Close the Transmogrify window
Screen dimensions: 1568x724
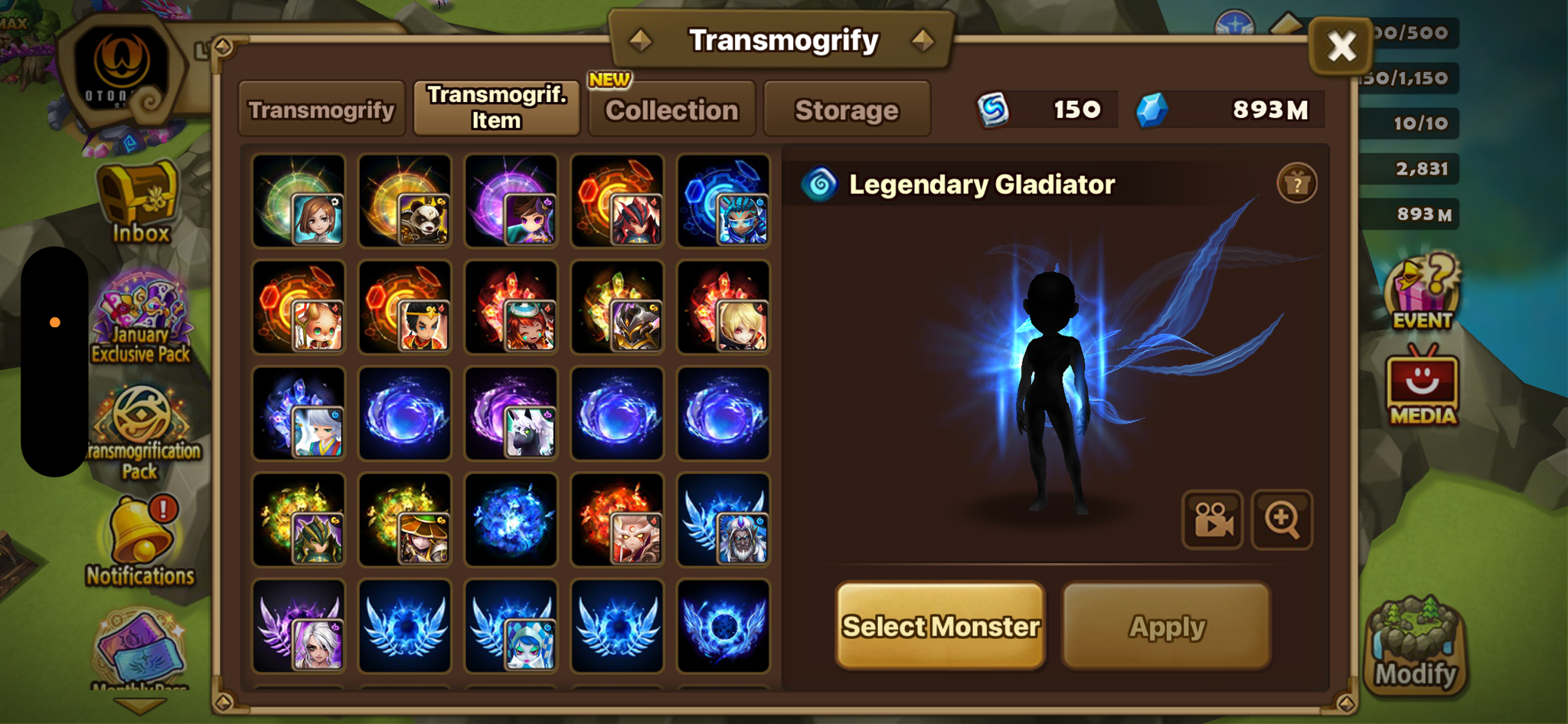(1341, 46)
